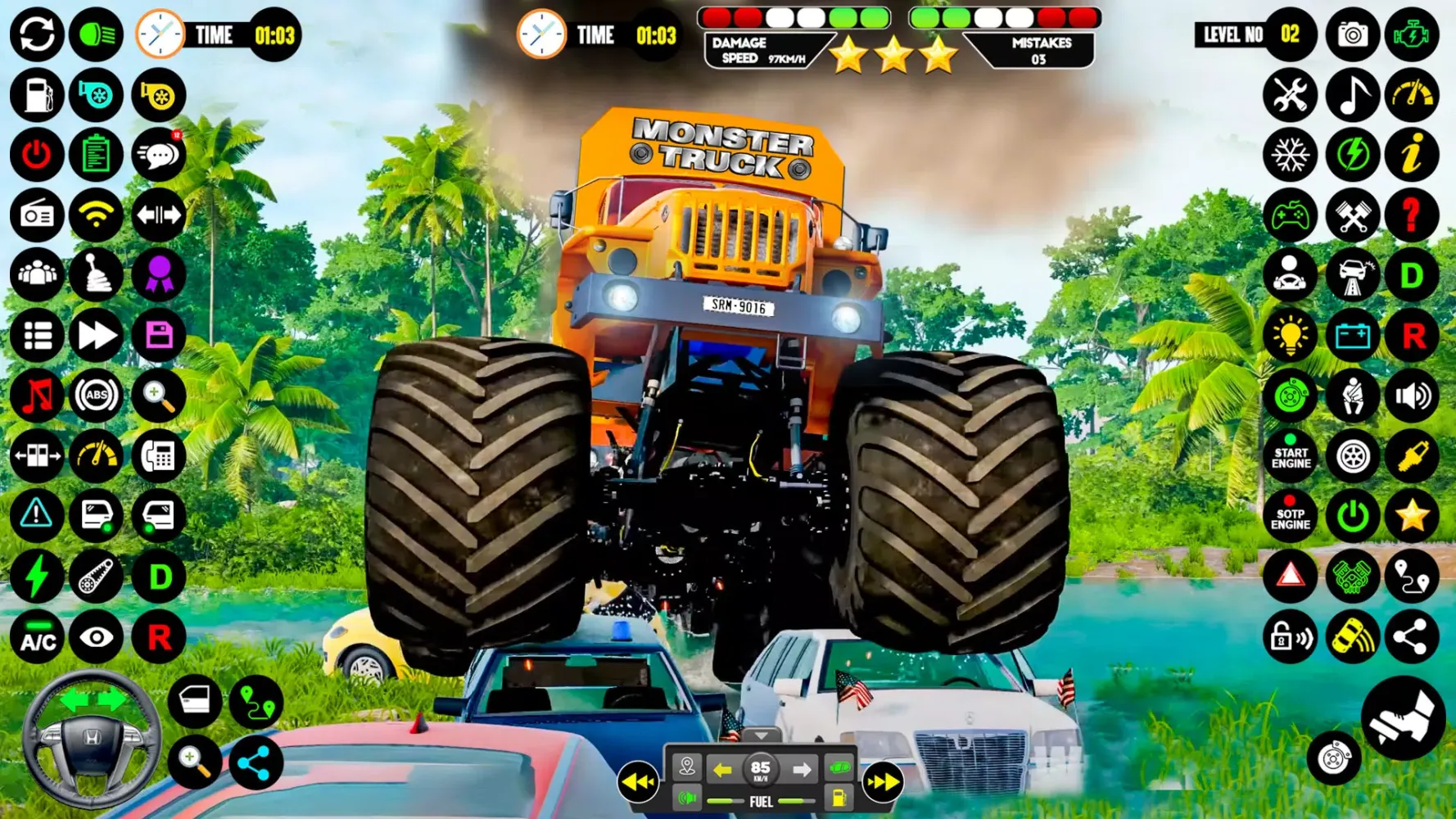Select the gear shifter icon
This screenshot has width=1456, height=819.
(x=97, y=275)
